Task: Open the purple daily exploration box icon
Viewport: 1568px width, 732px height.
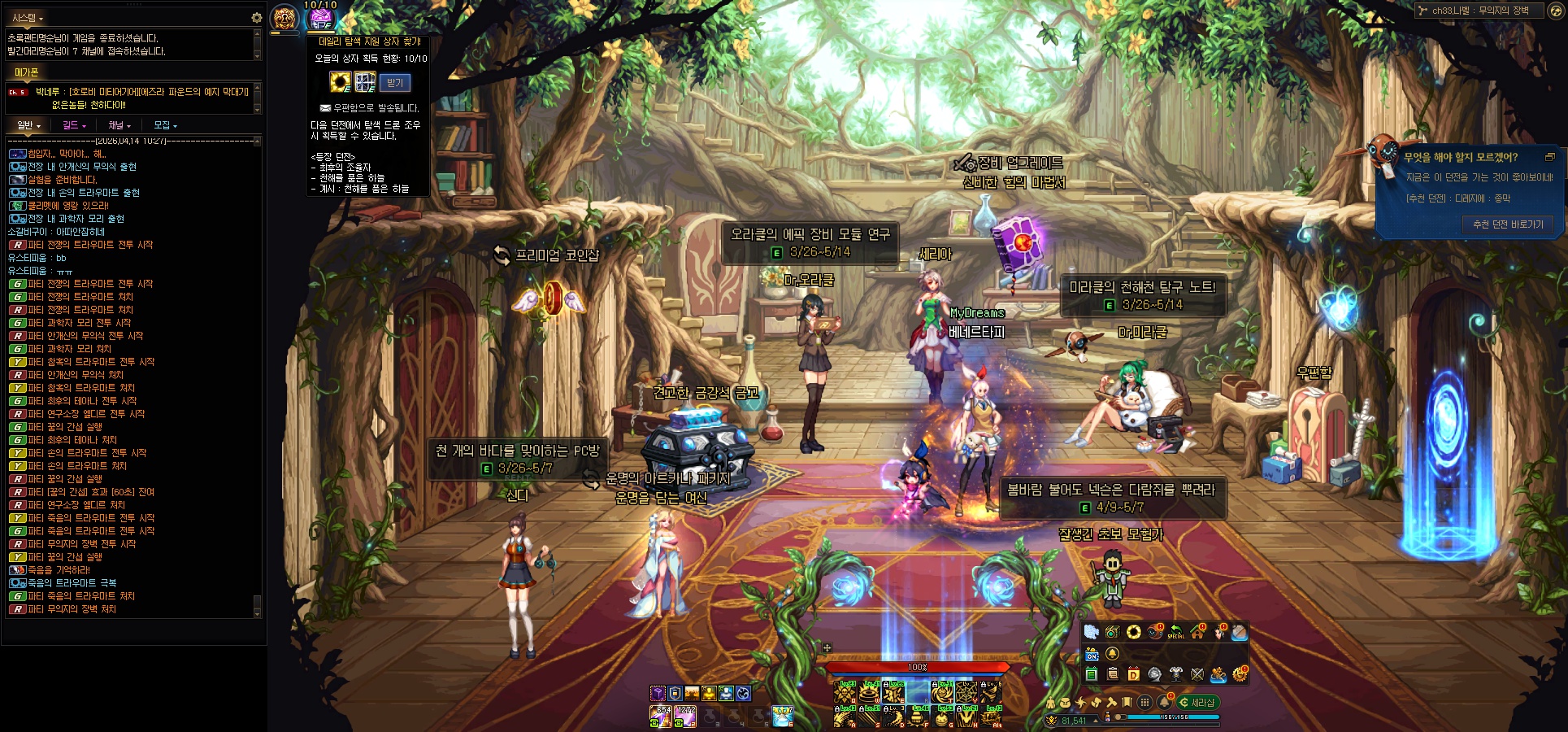Action: (321, 18)
